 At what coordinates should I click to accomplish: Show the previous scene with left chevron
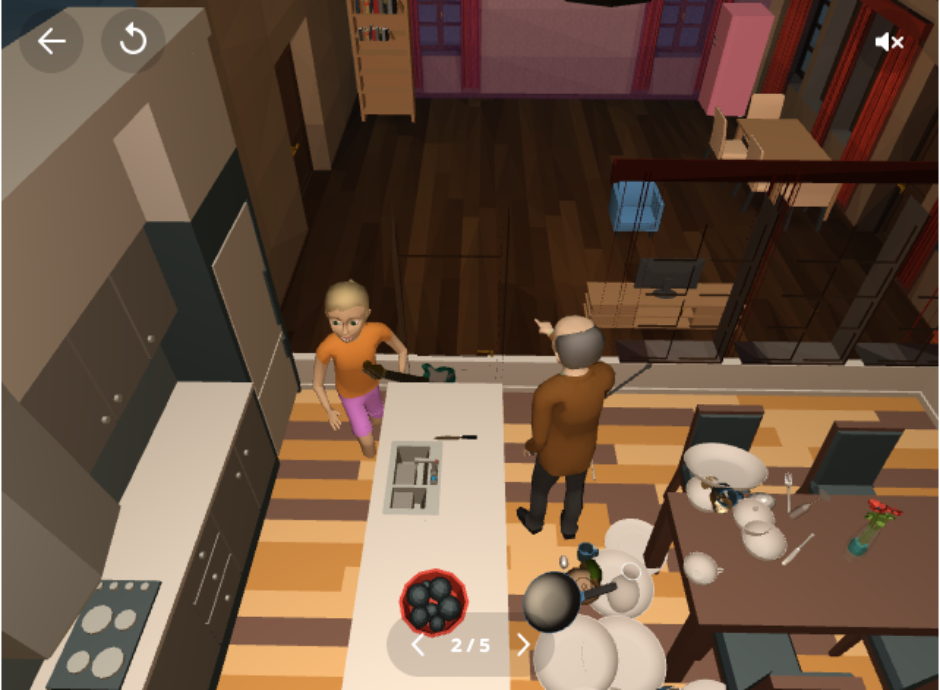point(419,645)
